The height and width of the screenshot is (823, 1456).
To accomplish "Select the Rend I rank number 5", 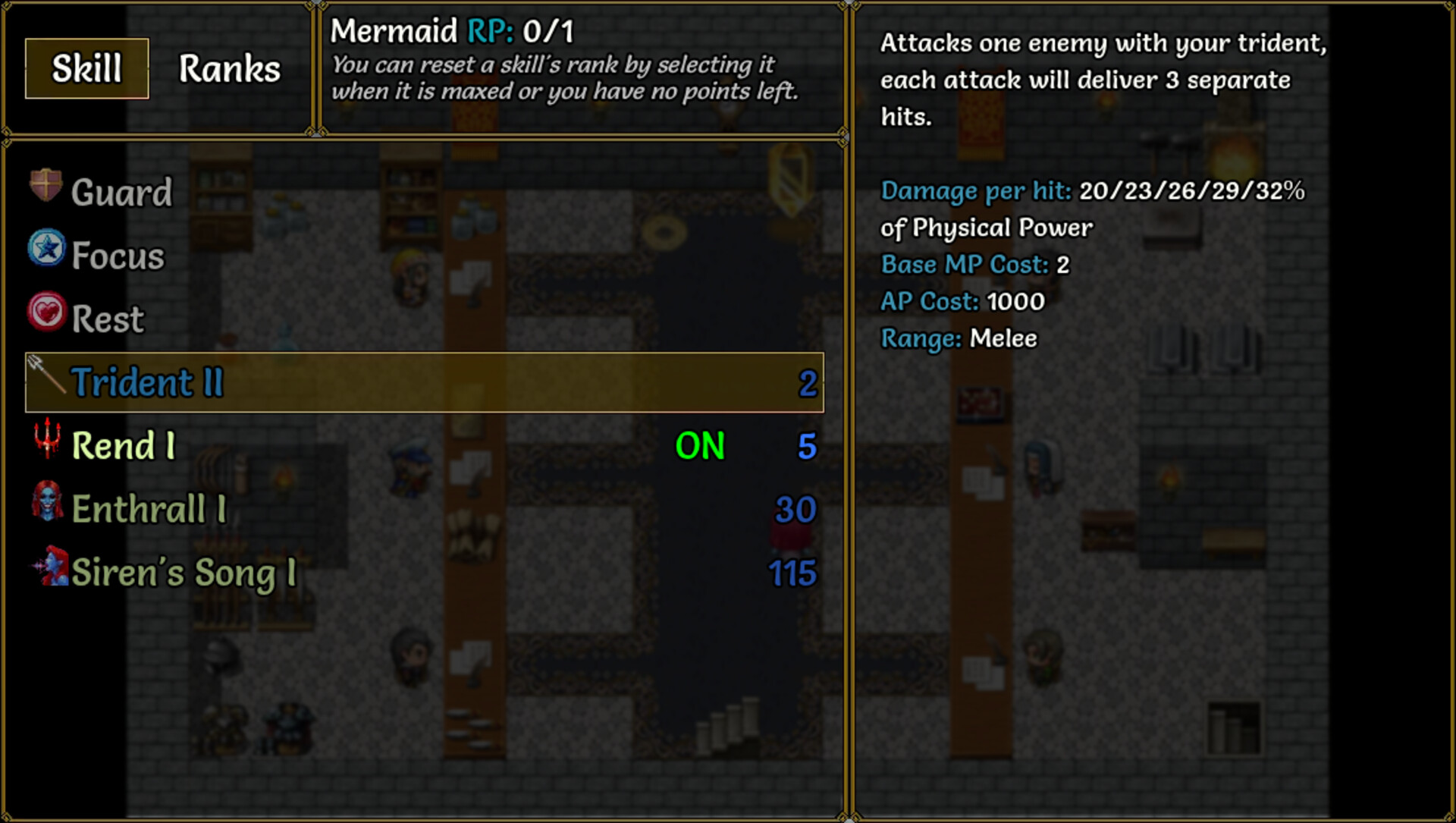I will 808,448.
